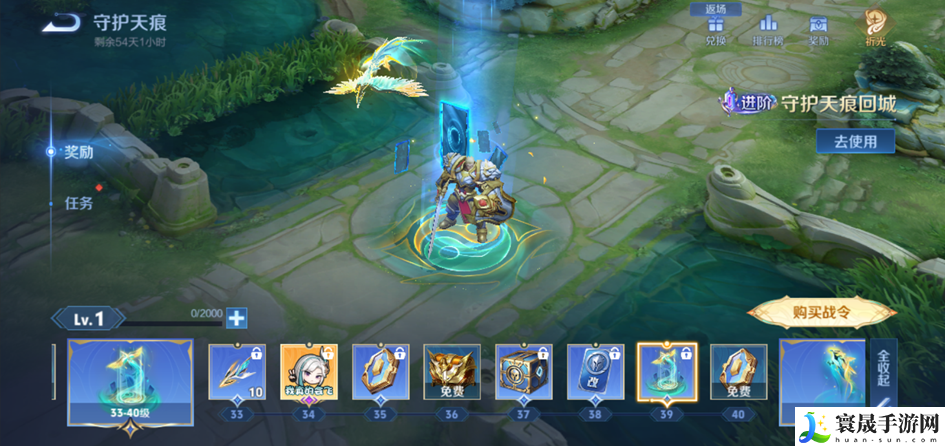The height and width of the screenshot is (446, 945).
Task: Claim the free level 36 emblem reward
Action: tap(452, 372)
